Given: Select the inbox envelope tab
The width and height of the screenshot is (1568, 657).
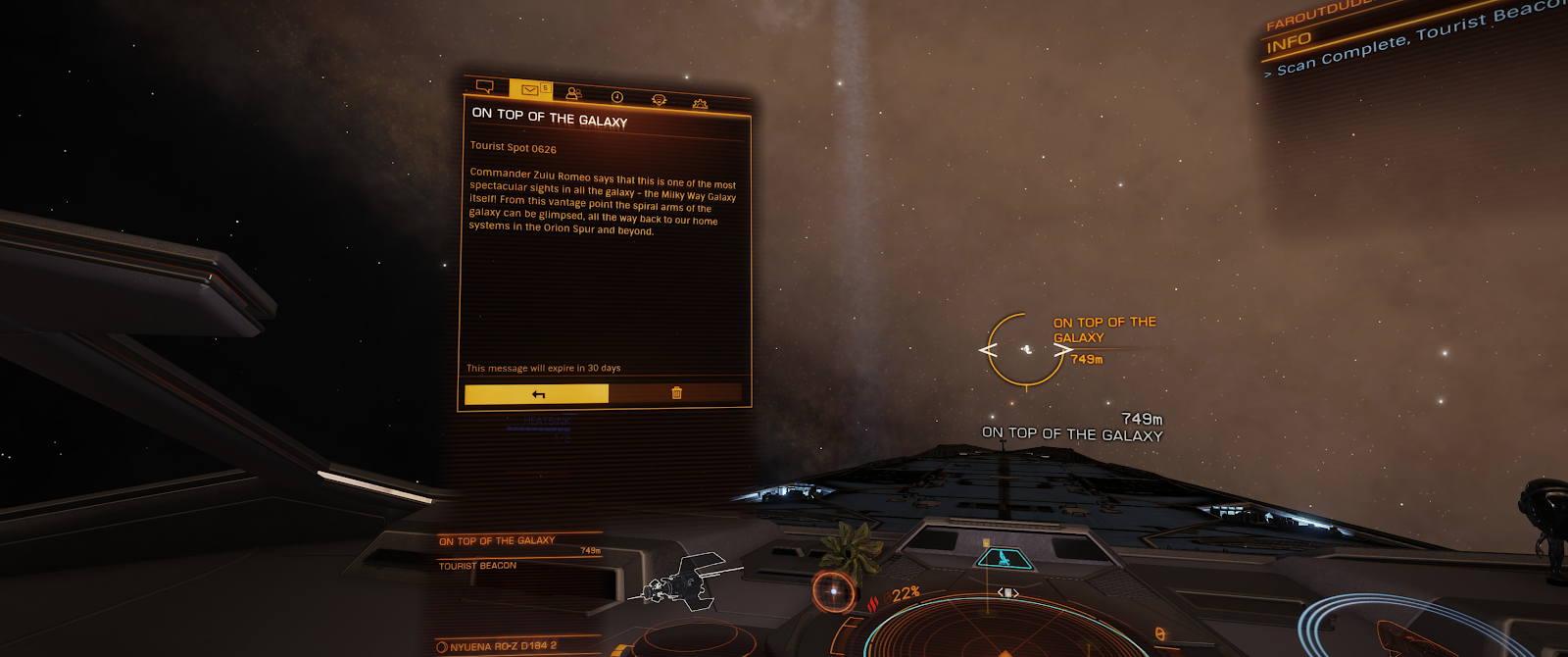Looking at the screenshot, I should [530, 90].
